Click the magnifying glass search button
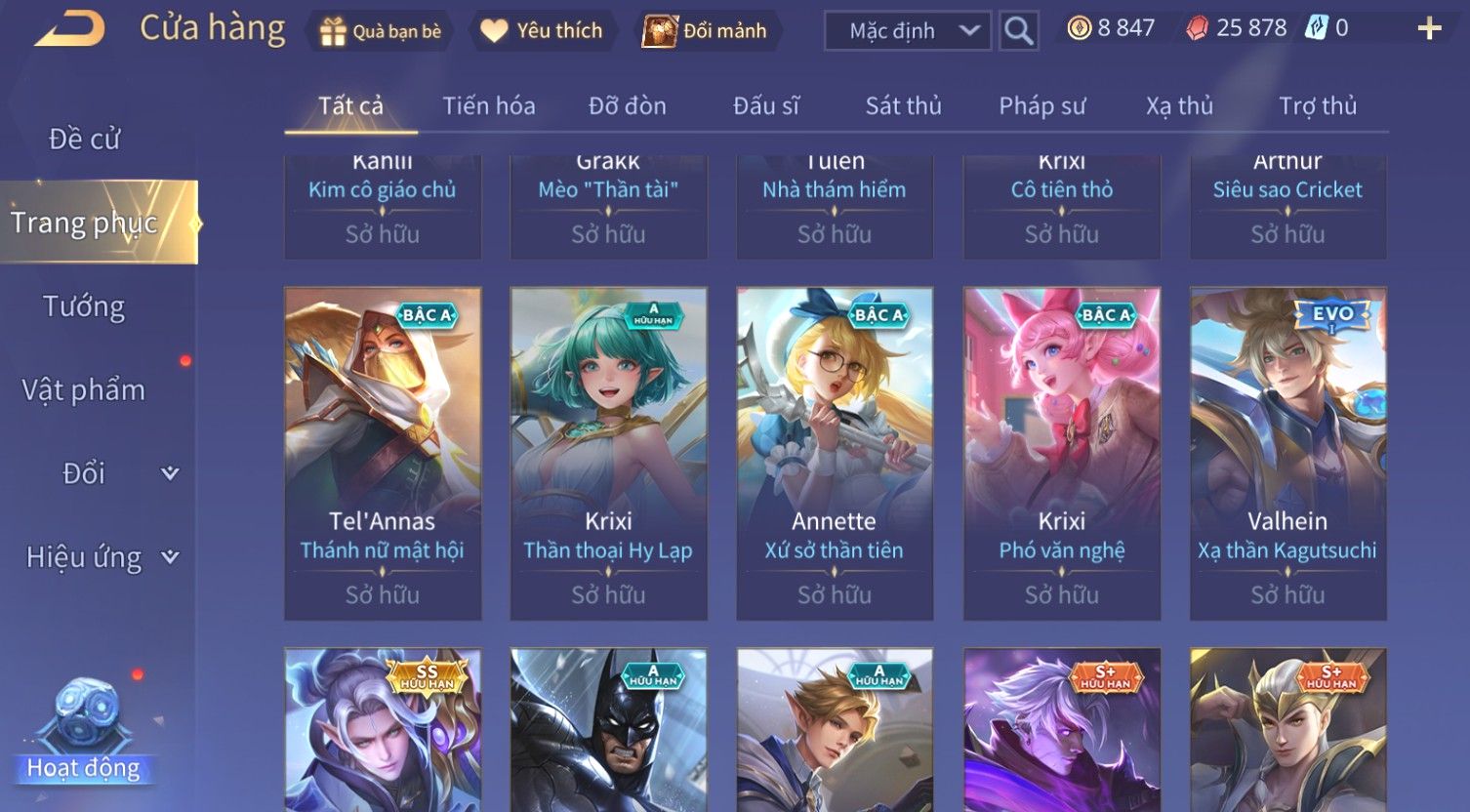The image size is (1470, 812). click(x=1018, y=31)
